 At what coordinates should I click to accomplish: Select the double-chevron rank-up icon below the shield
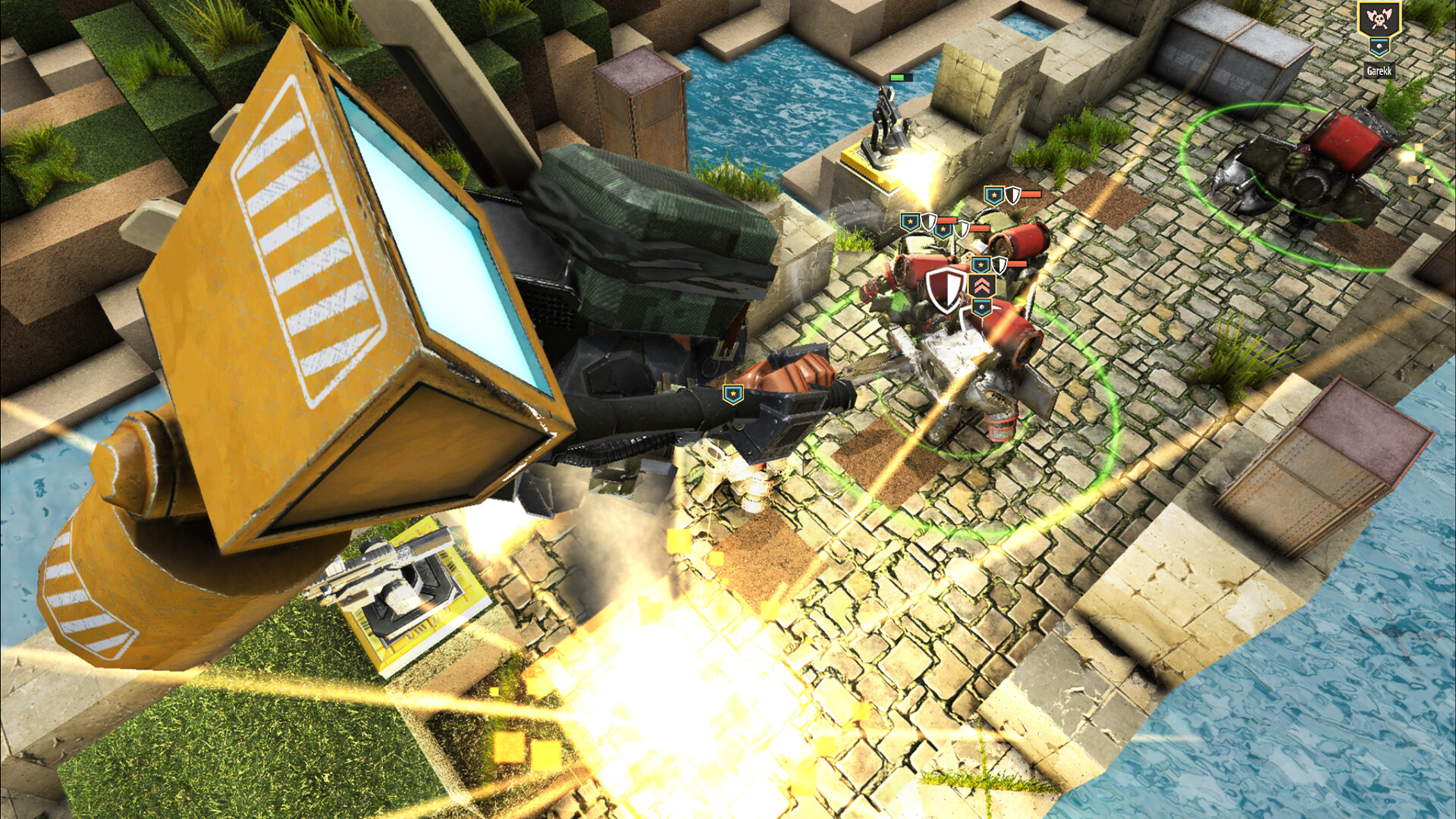tap(981, 284)
